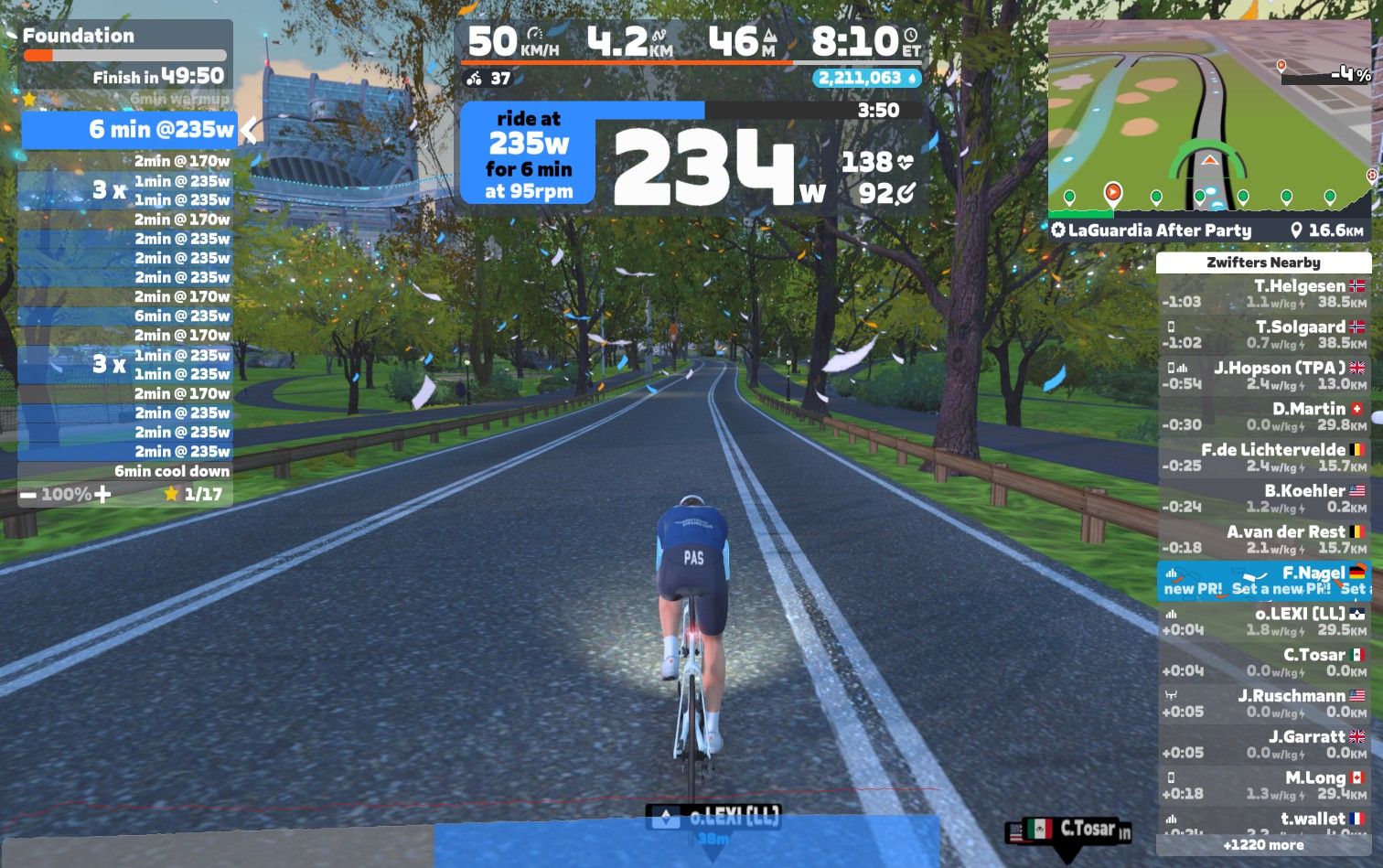Select T.Helgesen in Zwifters Nearby
1383x868 pixels.
[x=1263, y=294]
